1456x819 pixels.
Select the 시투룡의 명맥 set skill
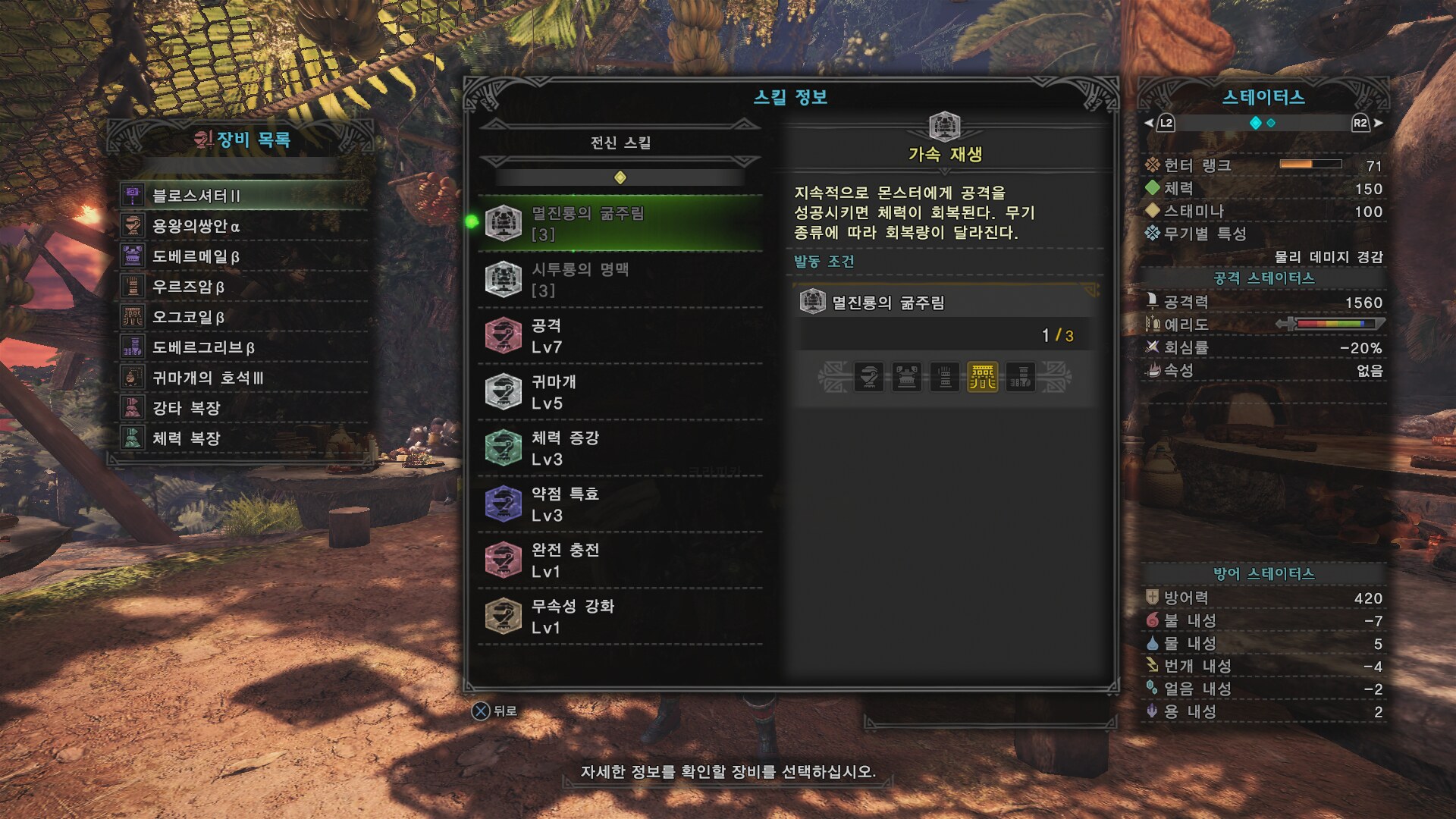[620, 280]
